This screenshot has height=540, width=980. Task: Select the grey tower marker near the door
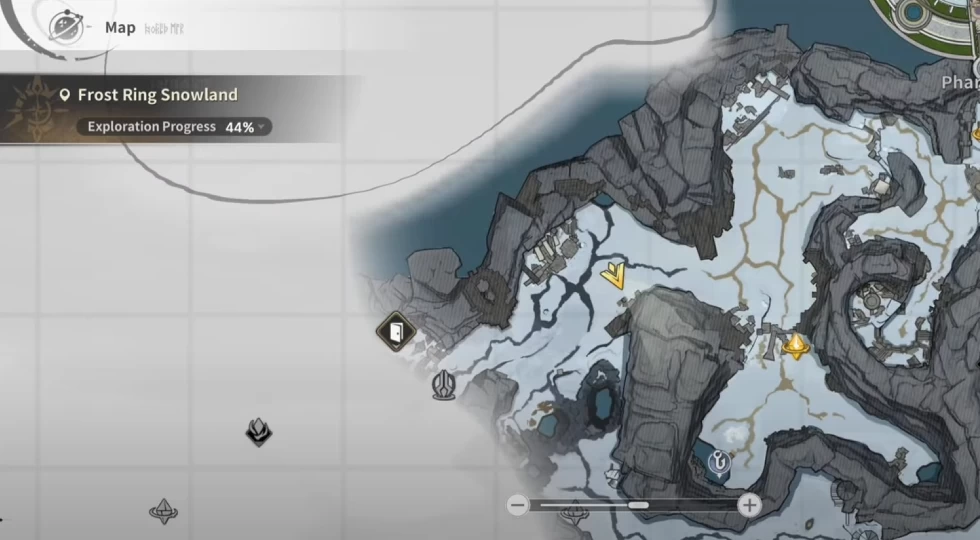(x=444, y=384)
